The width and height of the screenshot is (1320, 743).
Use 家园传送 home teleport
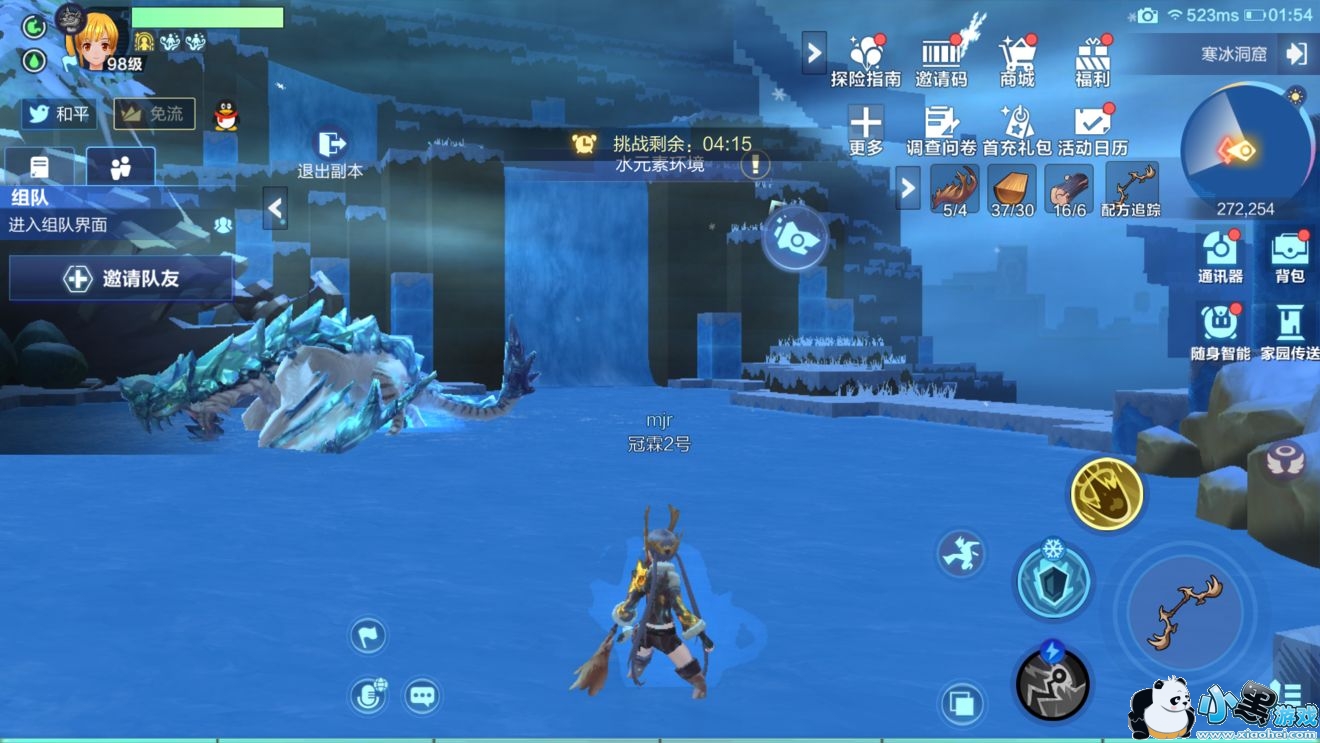coord(1290,332)
